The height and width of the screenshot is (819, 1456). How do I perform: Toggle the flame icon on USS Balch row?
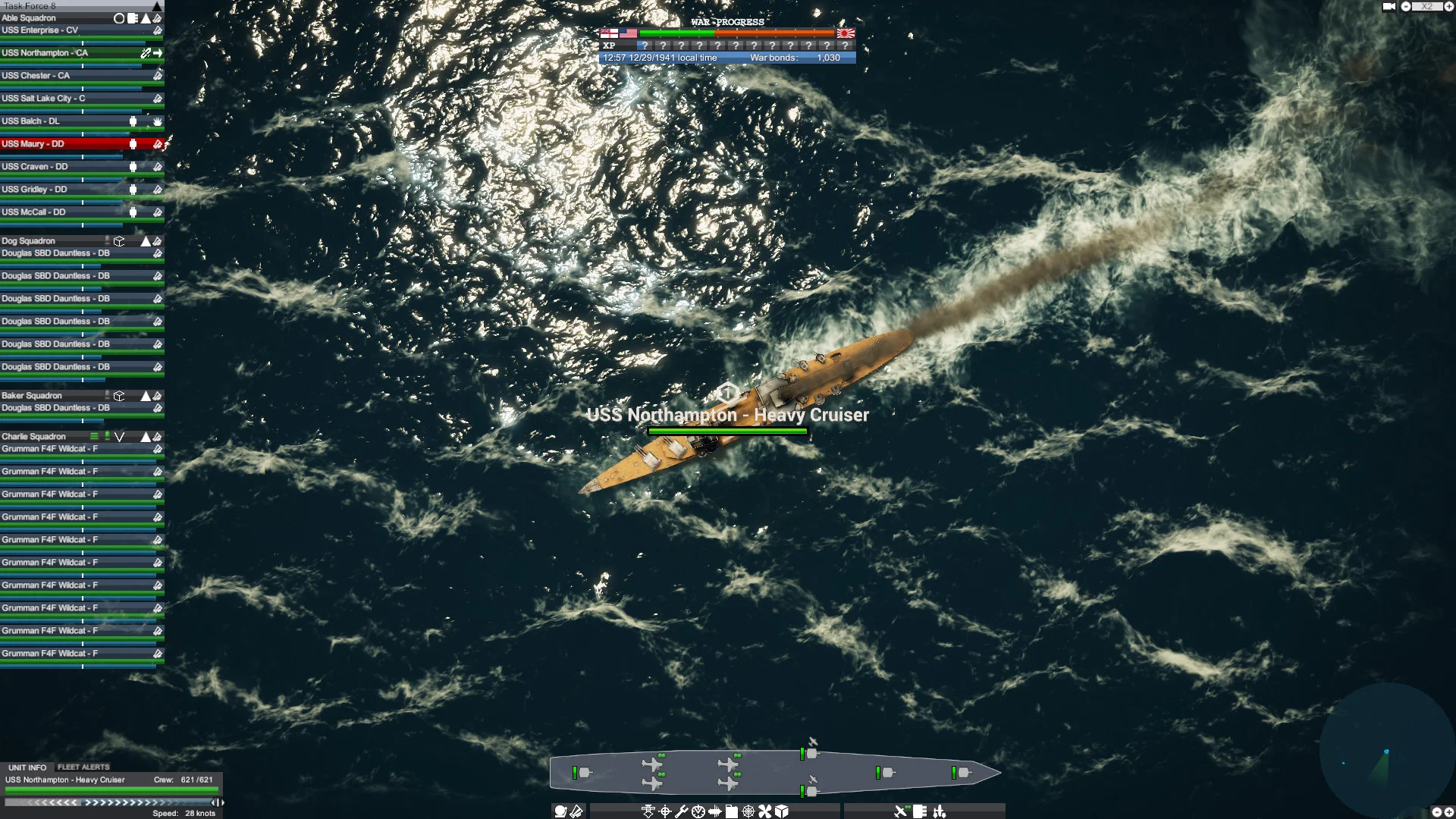click(x=158, y=121)
